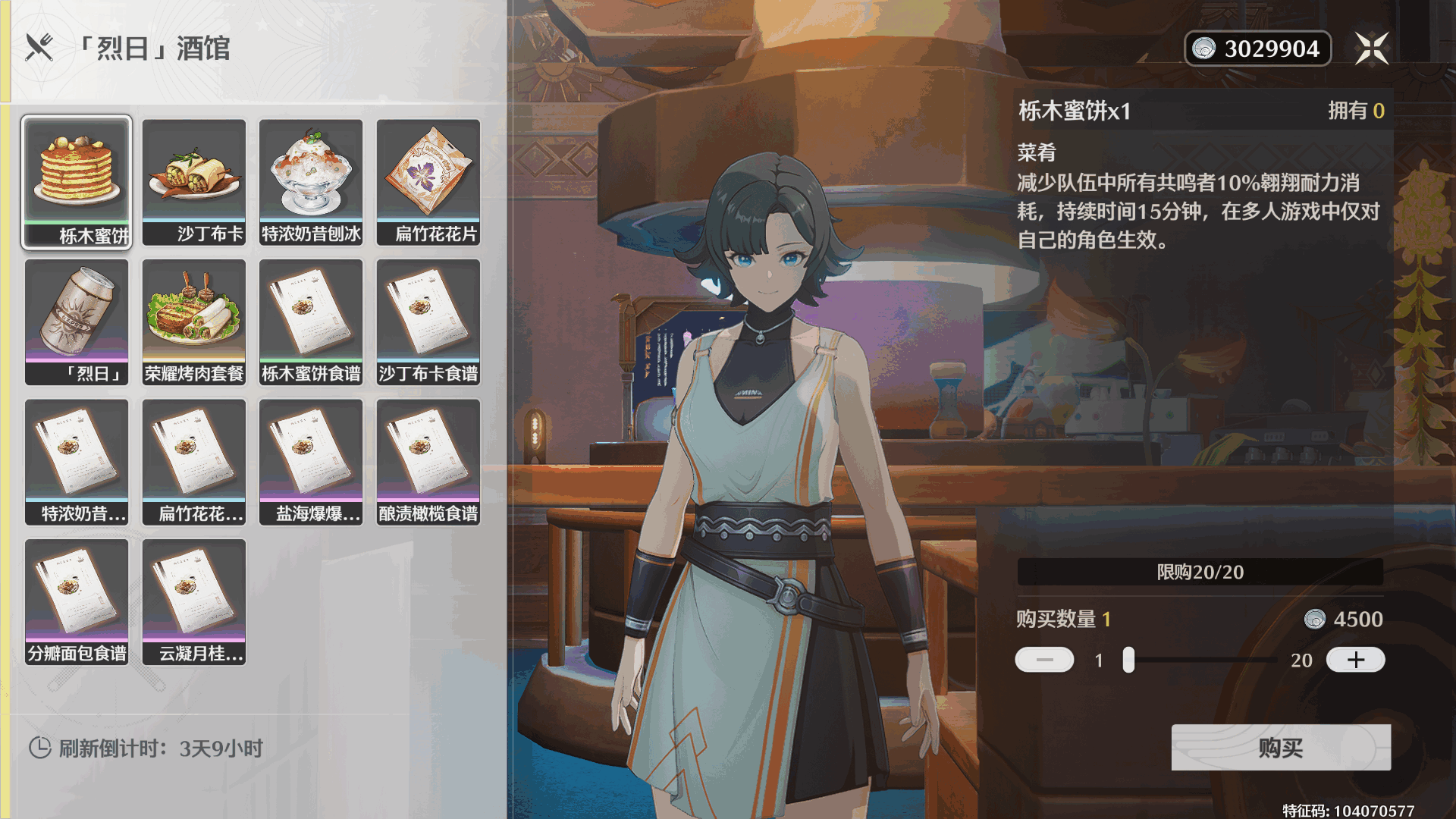Screen dimensions: 1456x819
Task: Choose the 沙丁布卡 wrap dish
Action: pyautogui.click(x=194, y=182)
